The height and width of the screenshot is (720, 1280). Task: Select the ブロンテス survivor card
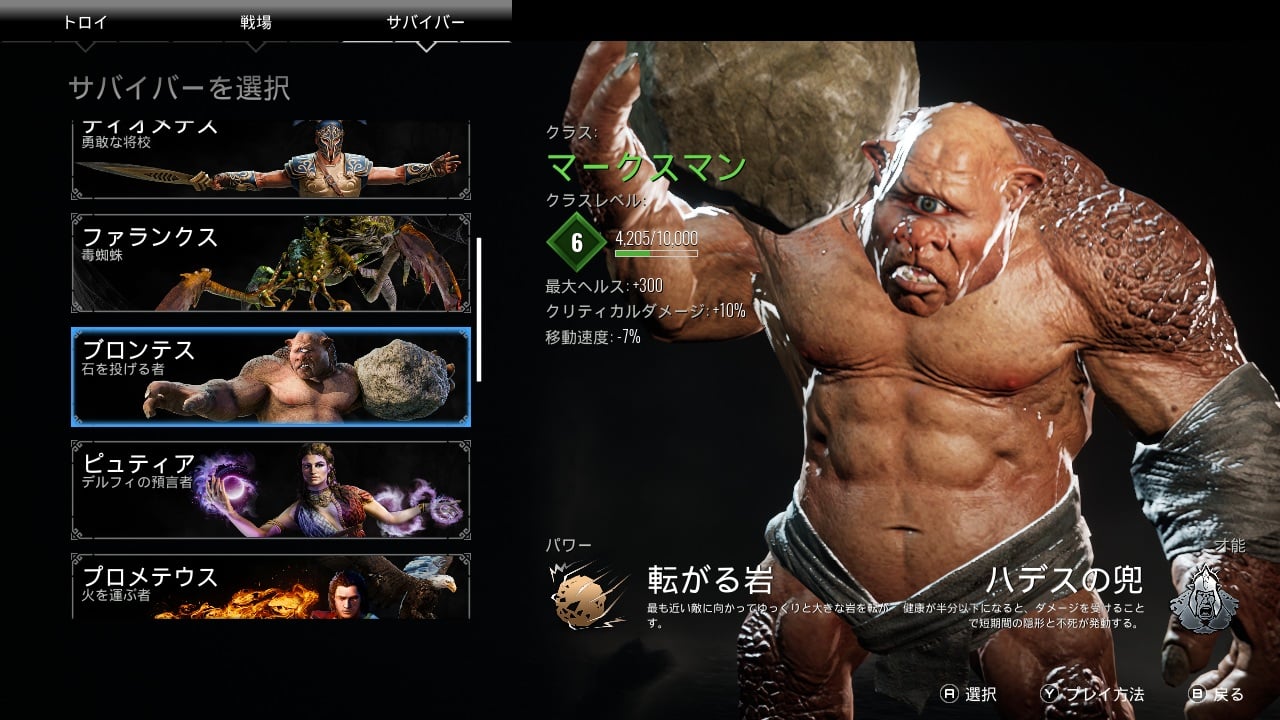(x=270, y=376)
